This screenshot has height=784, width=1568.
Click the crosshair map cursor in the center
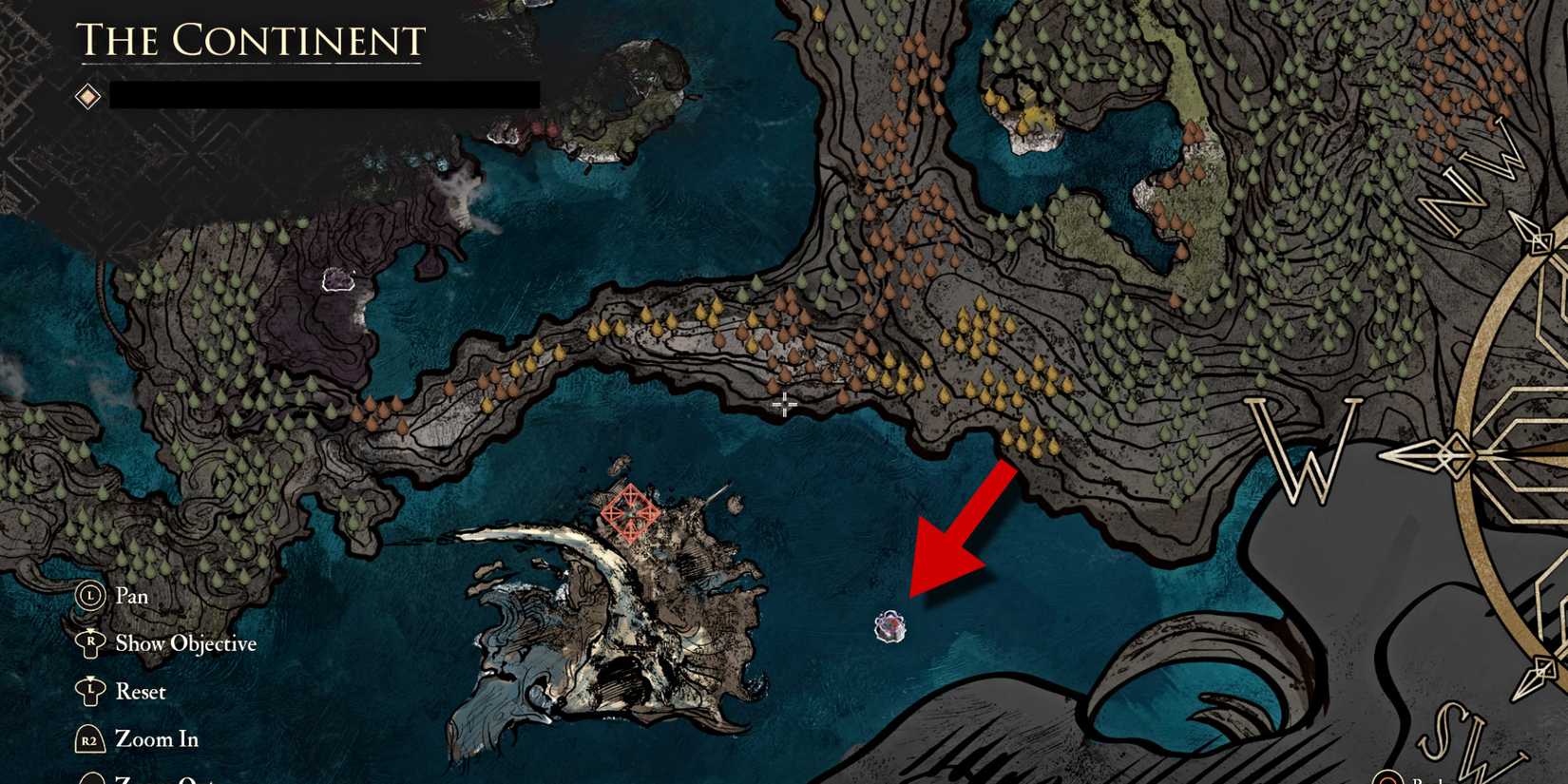click(x=783, y=404)
